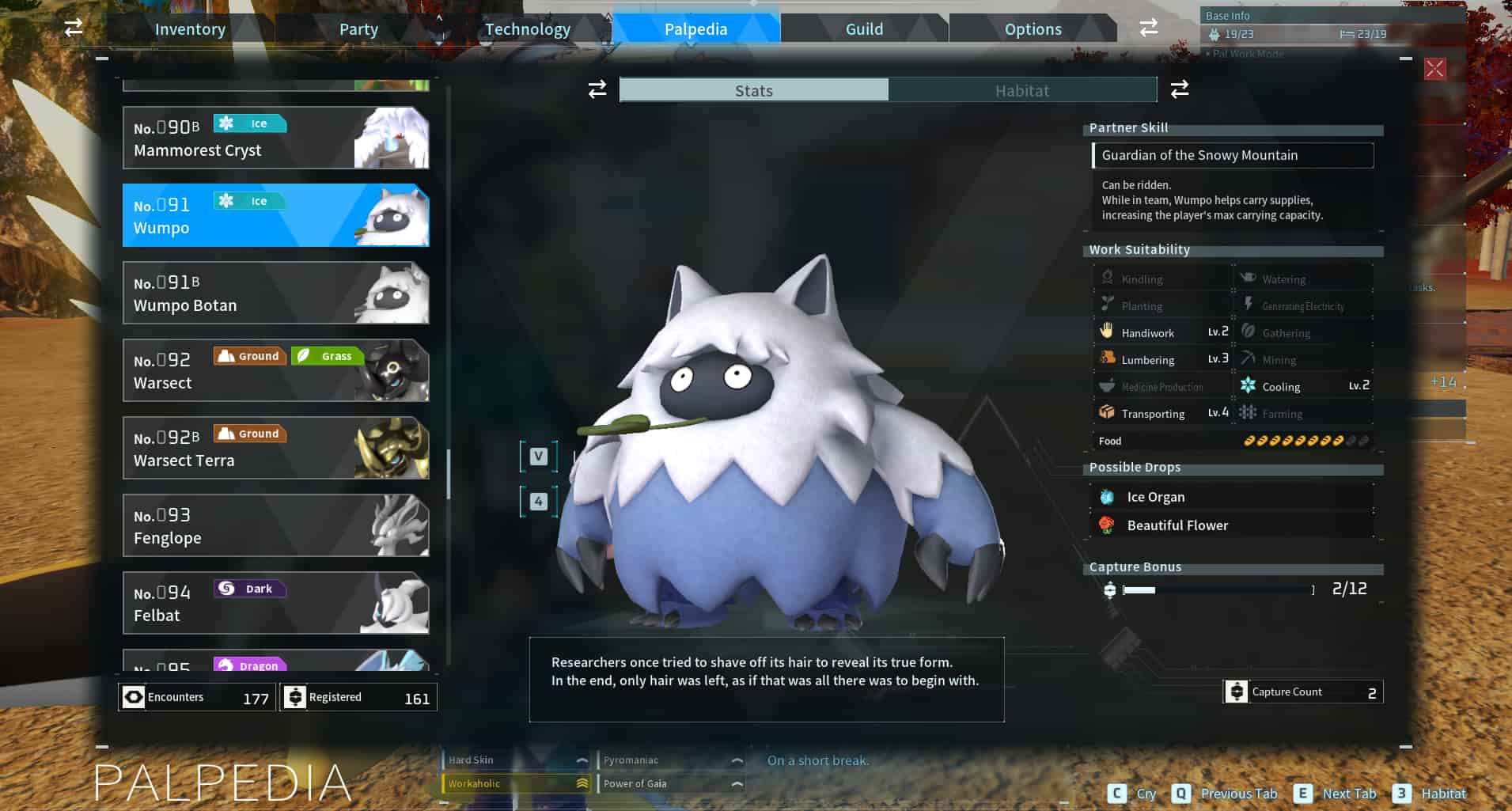The width and height of the screenshot is (1512, 811).
Task: Select the Wumpo Botan Palpedia entry
Action: [x=275, y=293]
